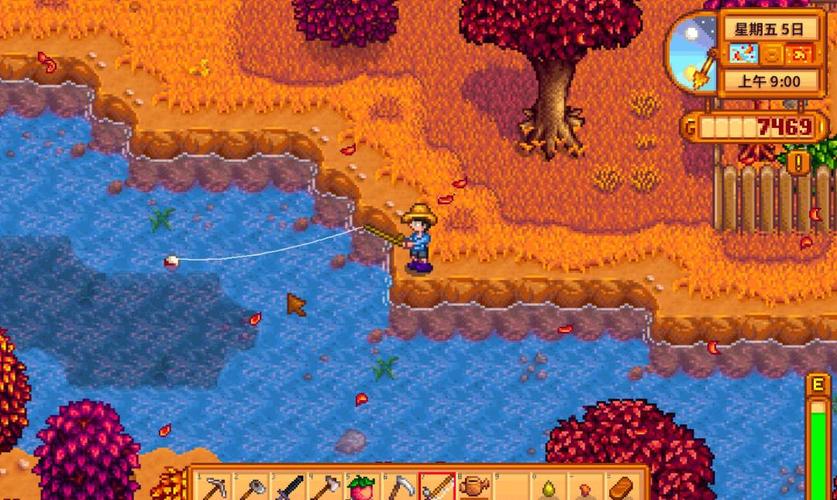The image size is (837, 500).
Task: Select the highlighted fishing rod slot
Action: 437,488
